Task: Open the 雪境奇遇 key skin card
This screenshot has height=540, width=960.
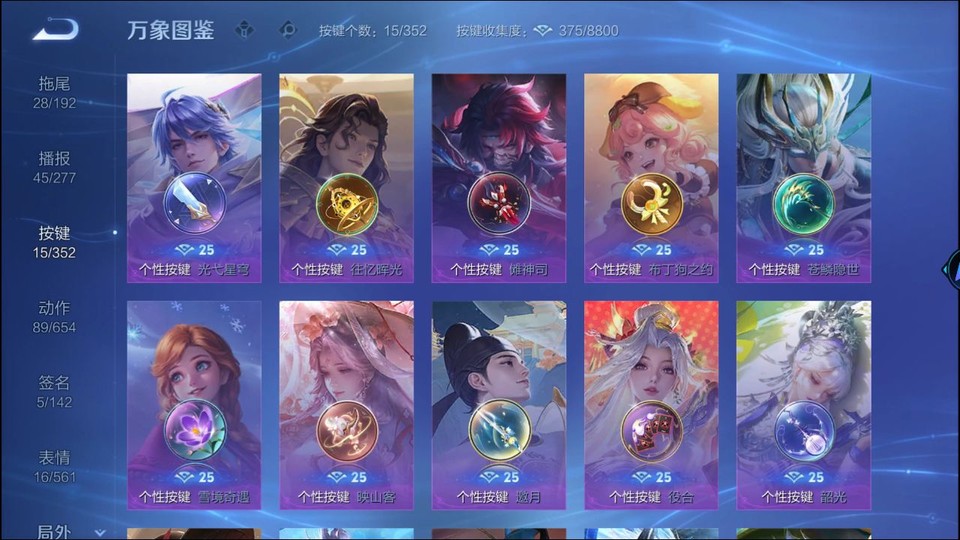Action: pos(194,405)
